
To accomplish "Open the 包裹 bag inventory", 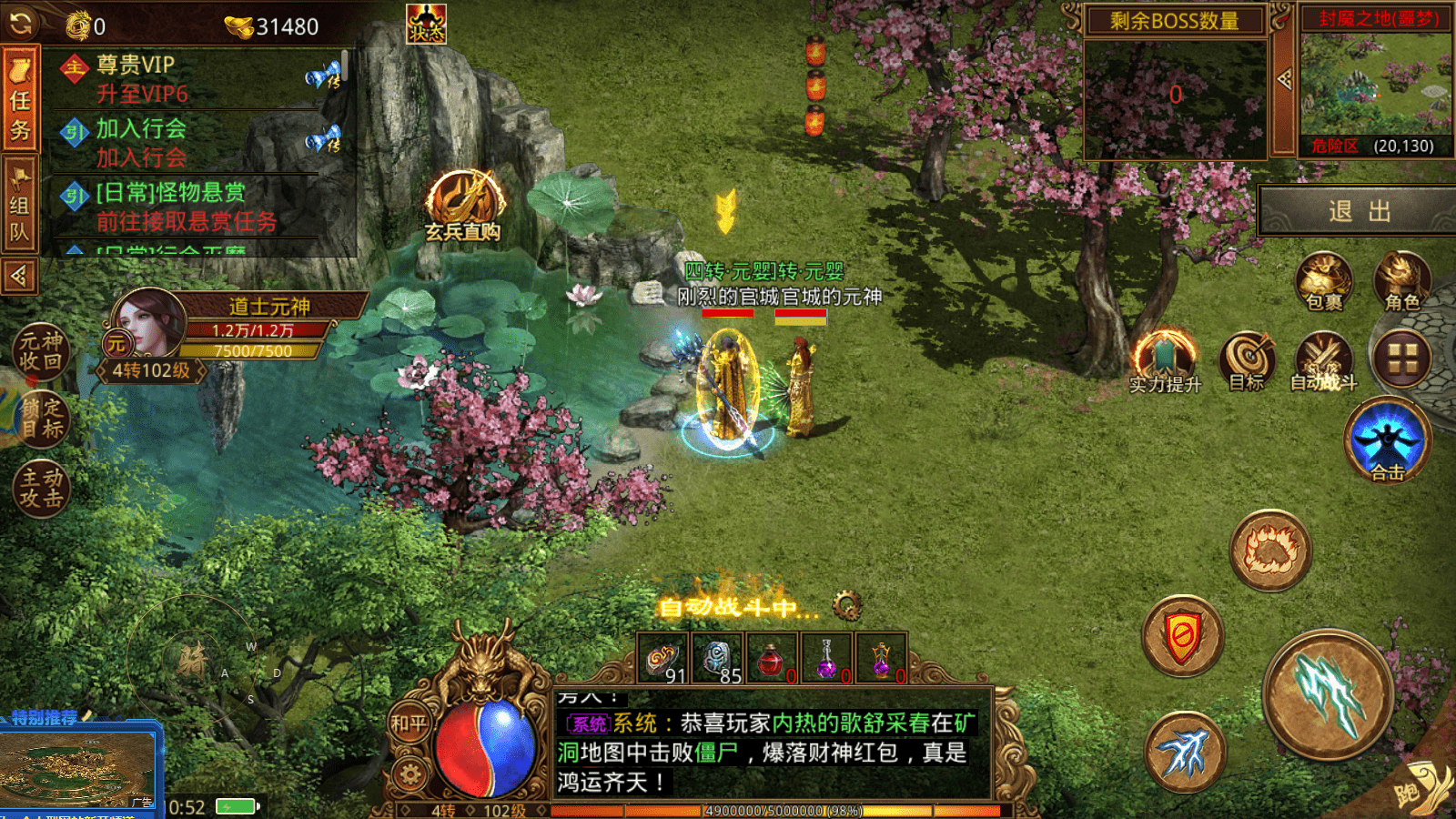I will click(1323, 281).
